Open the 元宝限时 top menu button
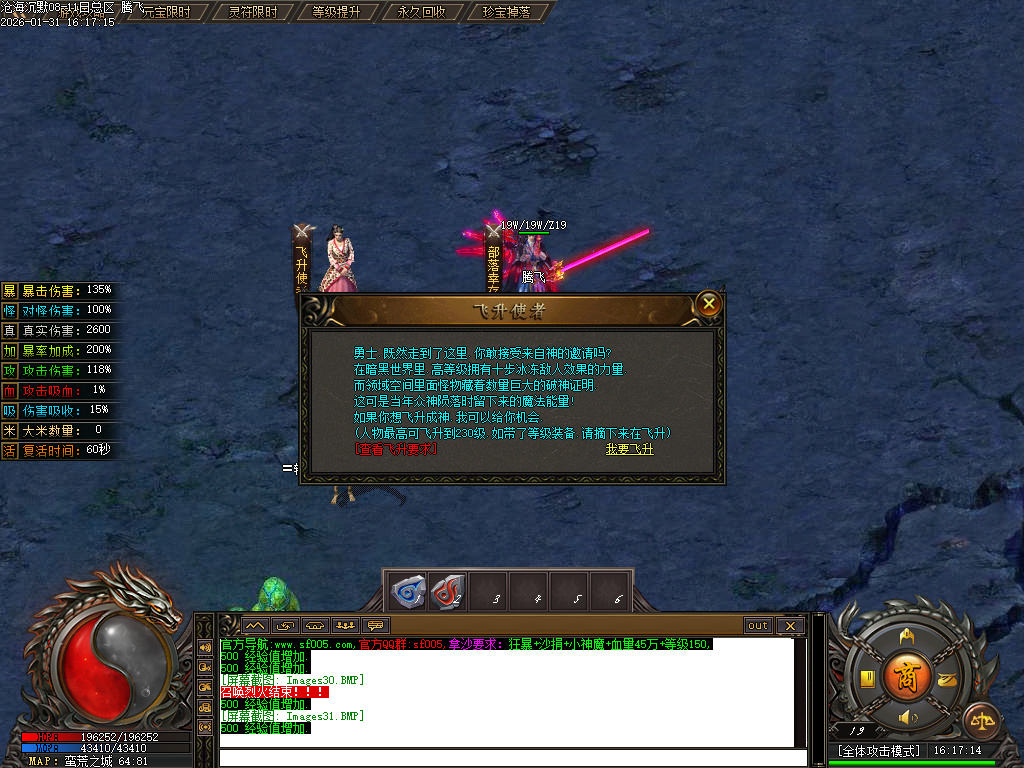Viewport: 1024px width, 768px height. tap(166, 12)
